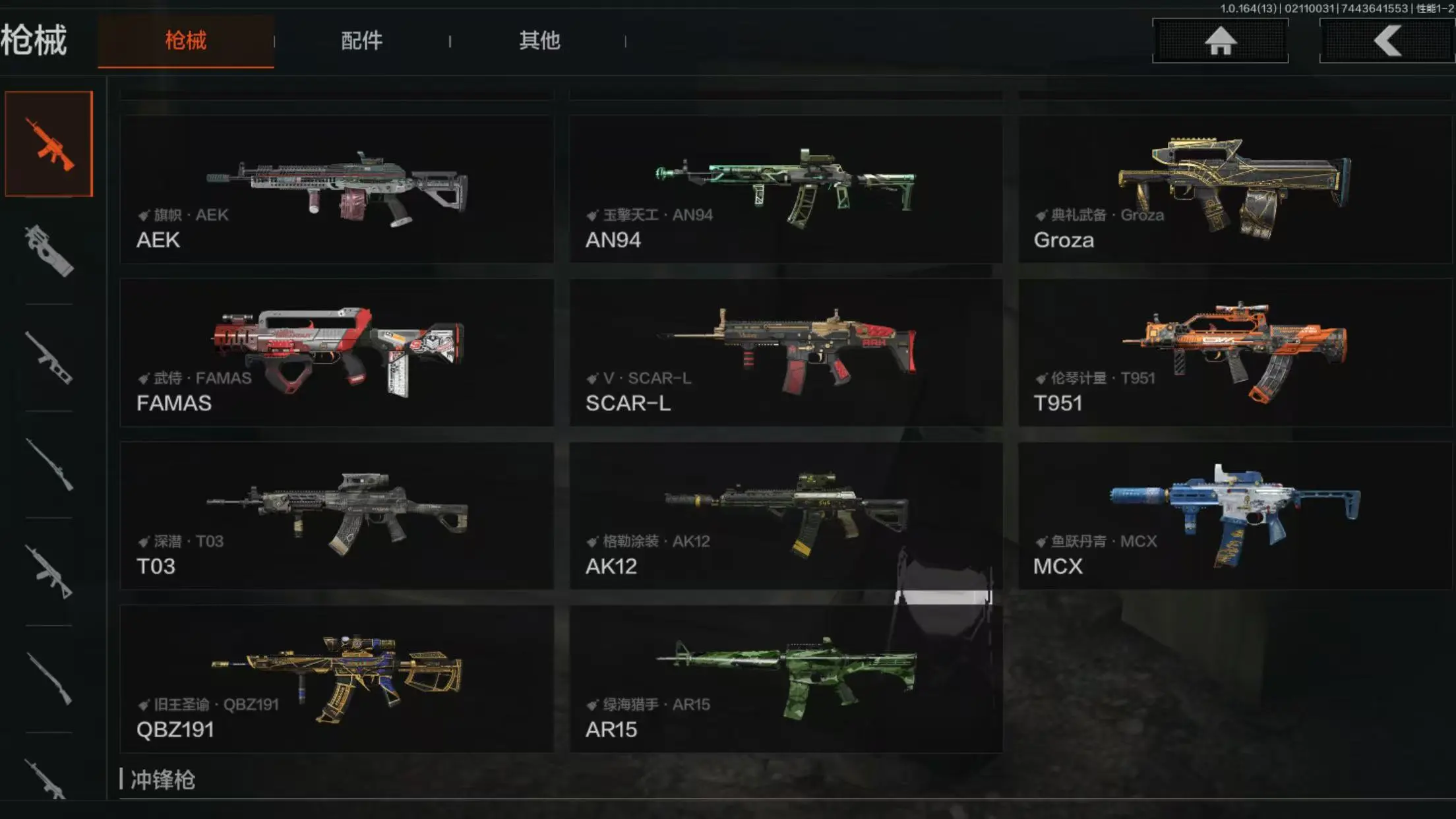Go to the home screen
Image resolution: width=1456 pixels, height=819 pixels.
coord(1220,41)
